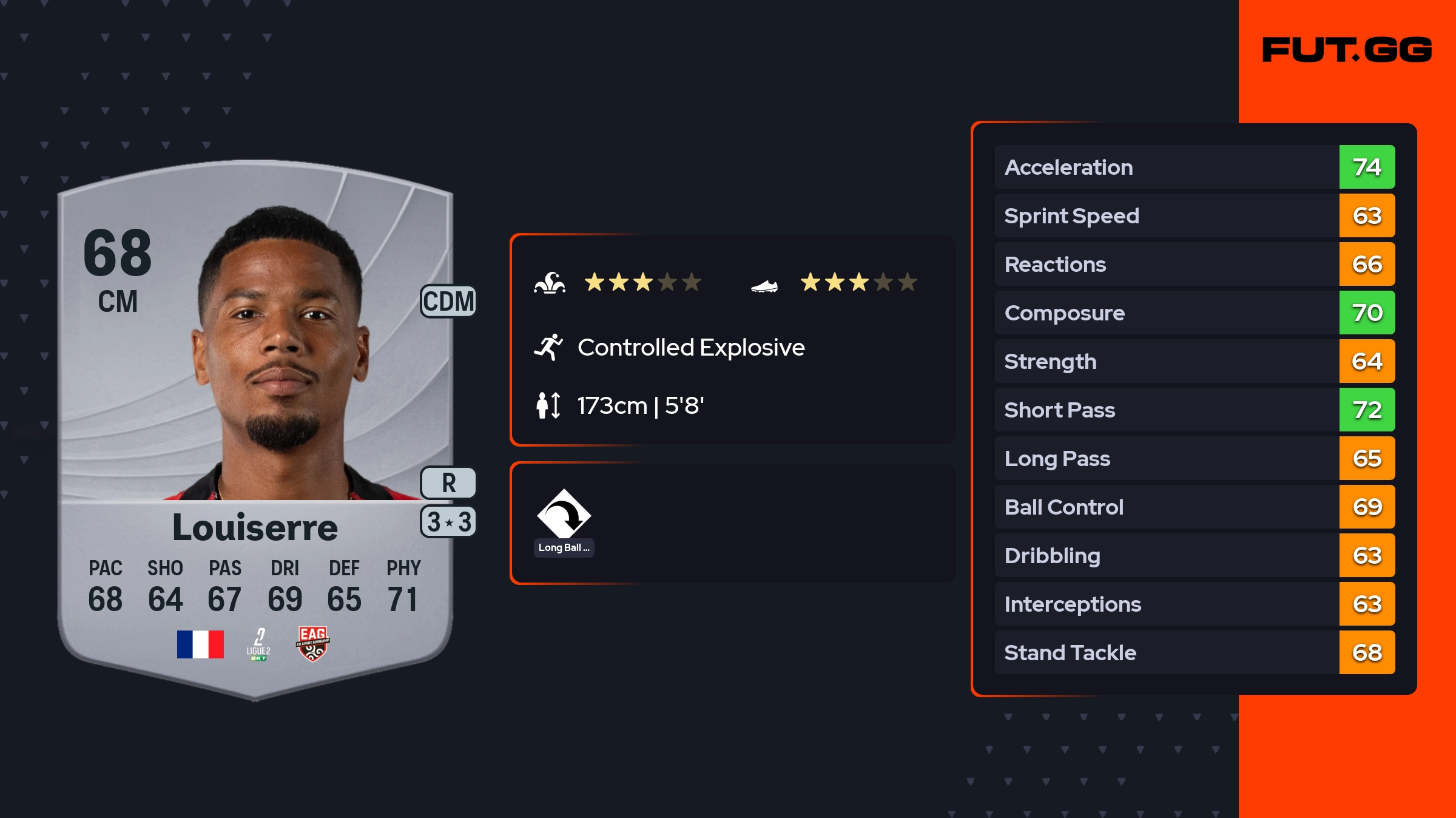The width and height of the screenshot is (1456, 818).
Task: Click the EAG club badge
Action: point(312,644)
